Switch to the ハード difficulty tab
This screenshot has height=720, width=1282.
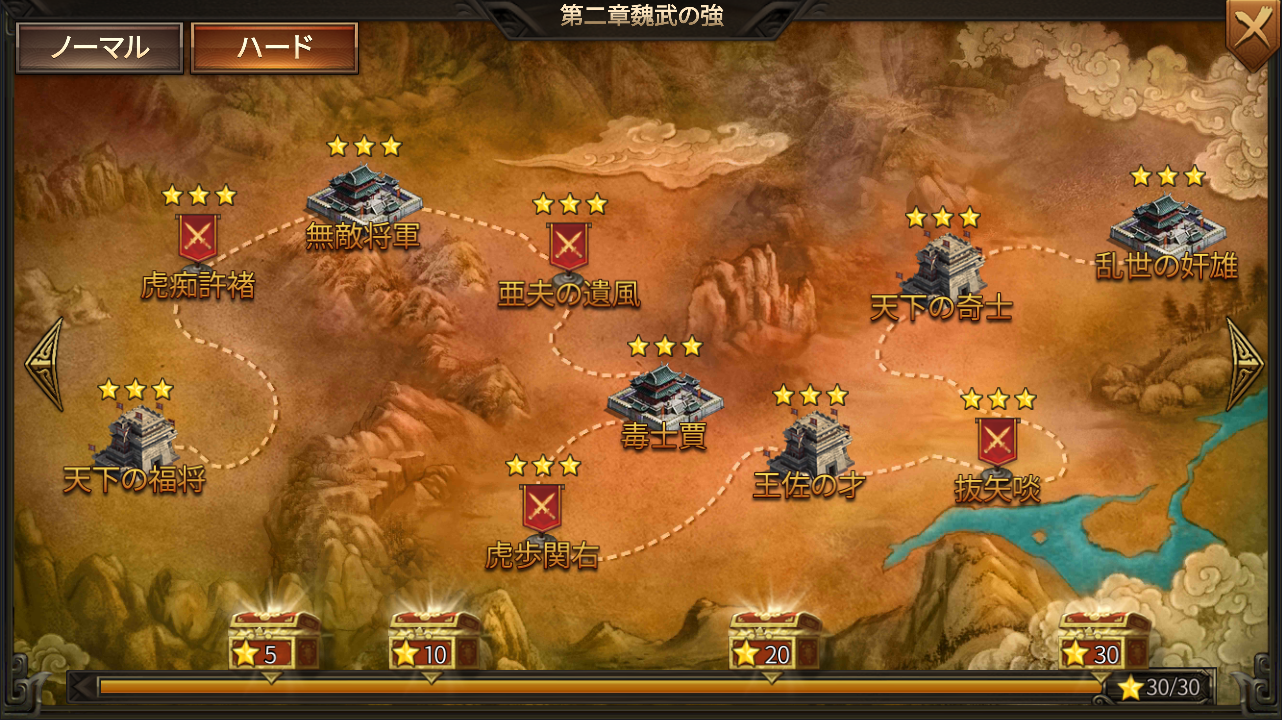[x=277, y=45]
